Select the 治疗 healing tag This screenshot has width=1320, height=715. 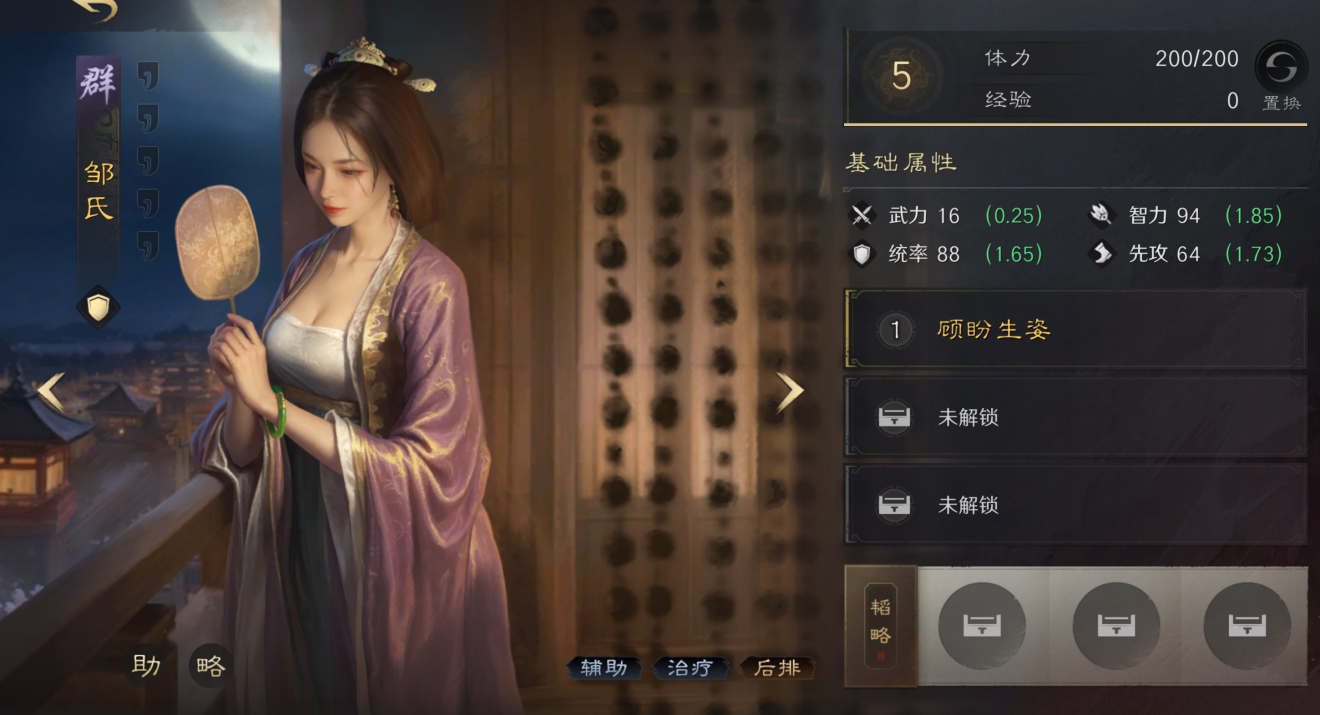click(x=690, y=668)
